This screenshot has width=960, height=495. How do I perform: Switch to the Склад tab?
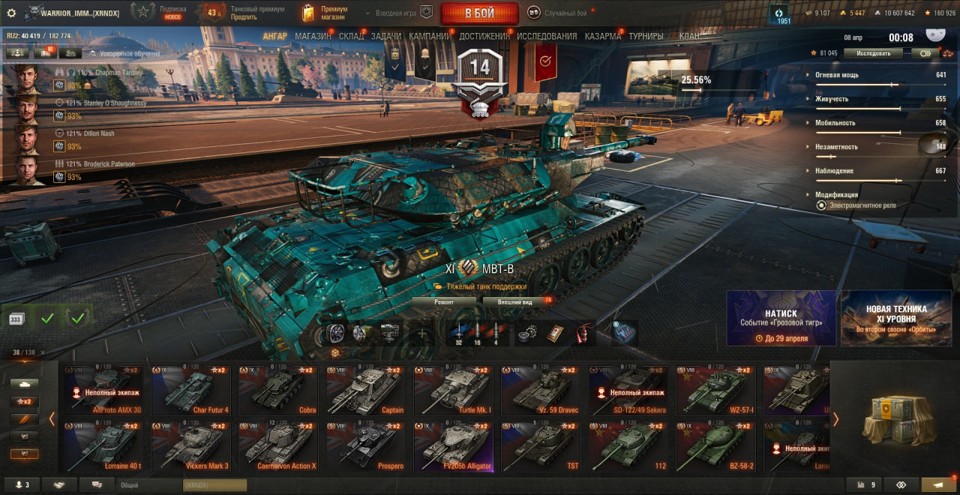[352, 36]
